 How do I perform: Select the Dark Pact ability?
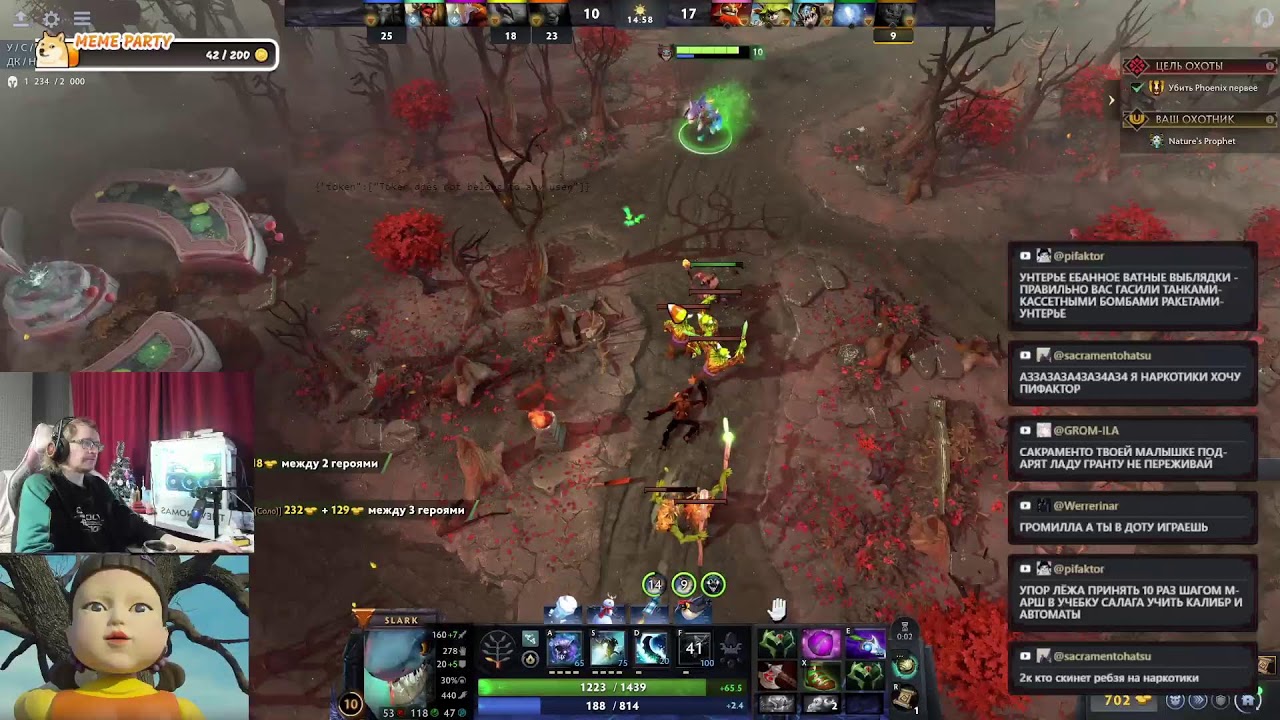[x=563, y=648]
